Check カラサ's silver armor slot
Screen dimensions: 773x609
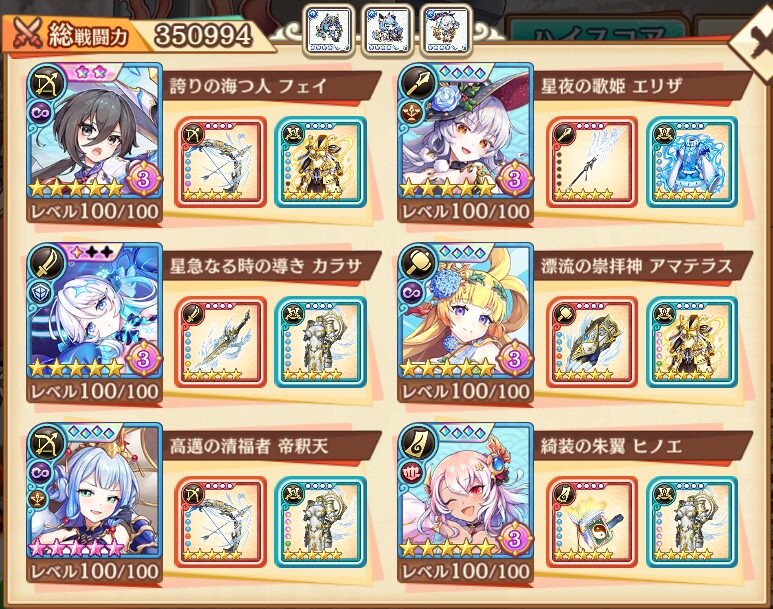tap(319, 342)
